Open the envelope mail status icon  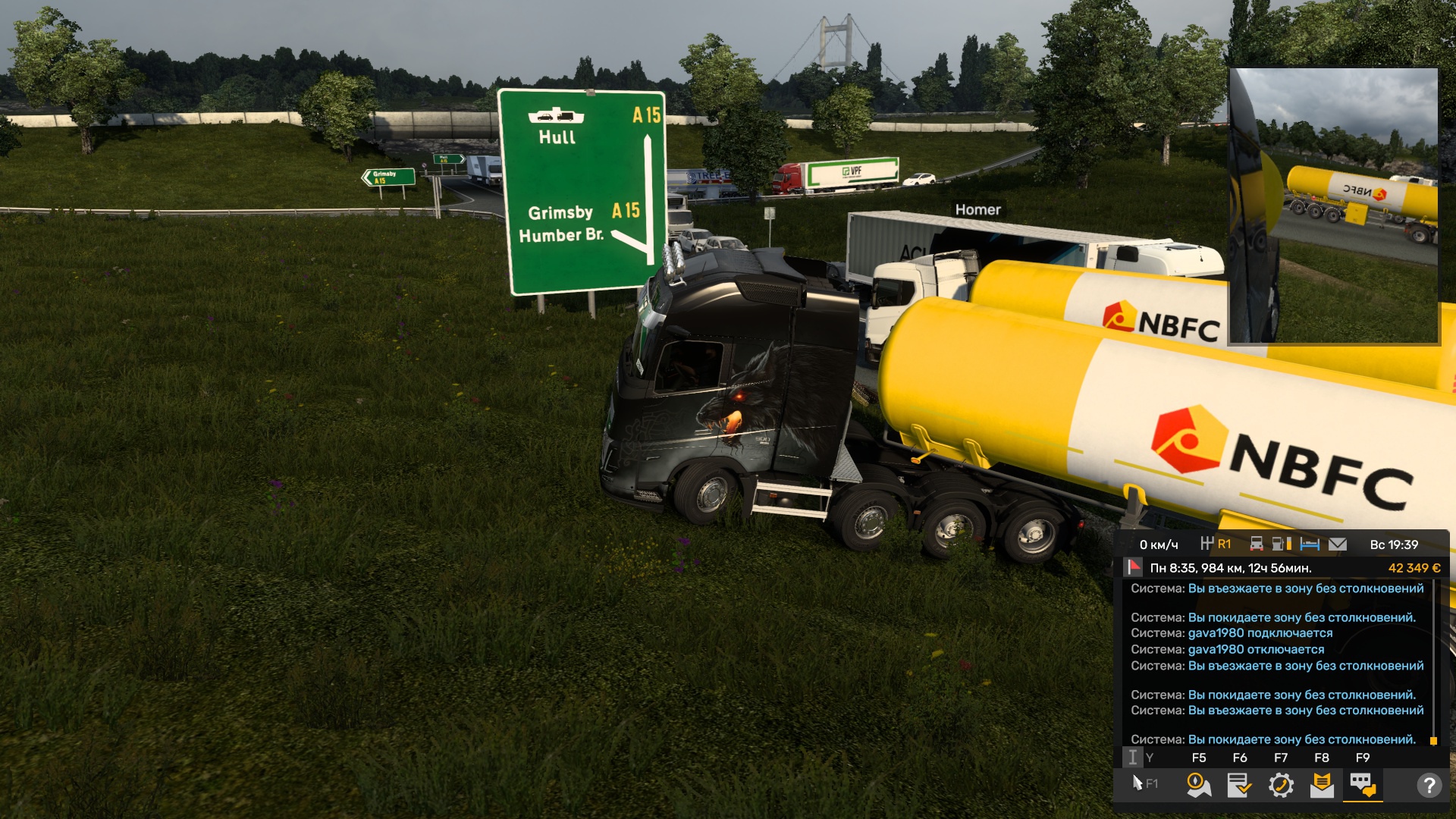click(1338, 544)
